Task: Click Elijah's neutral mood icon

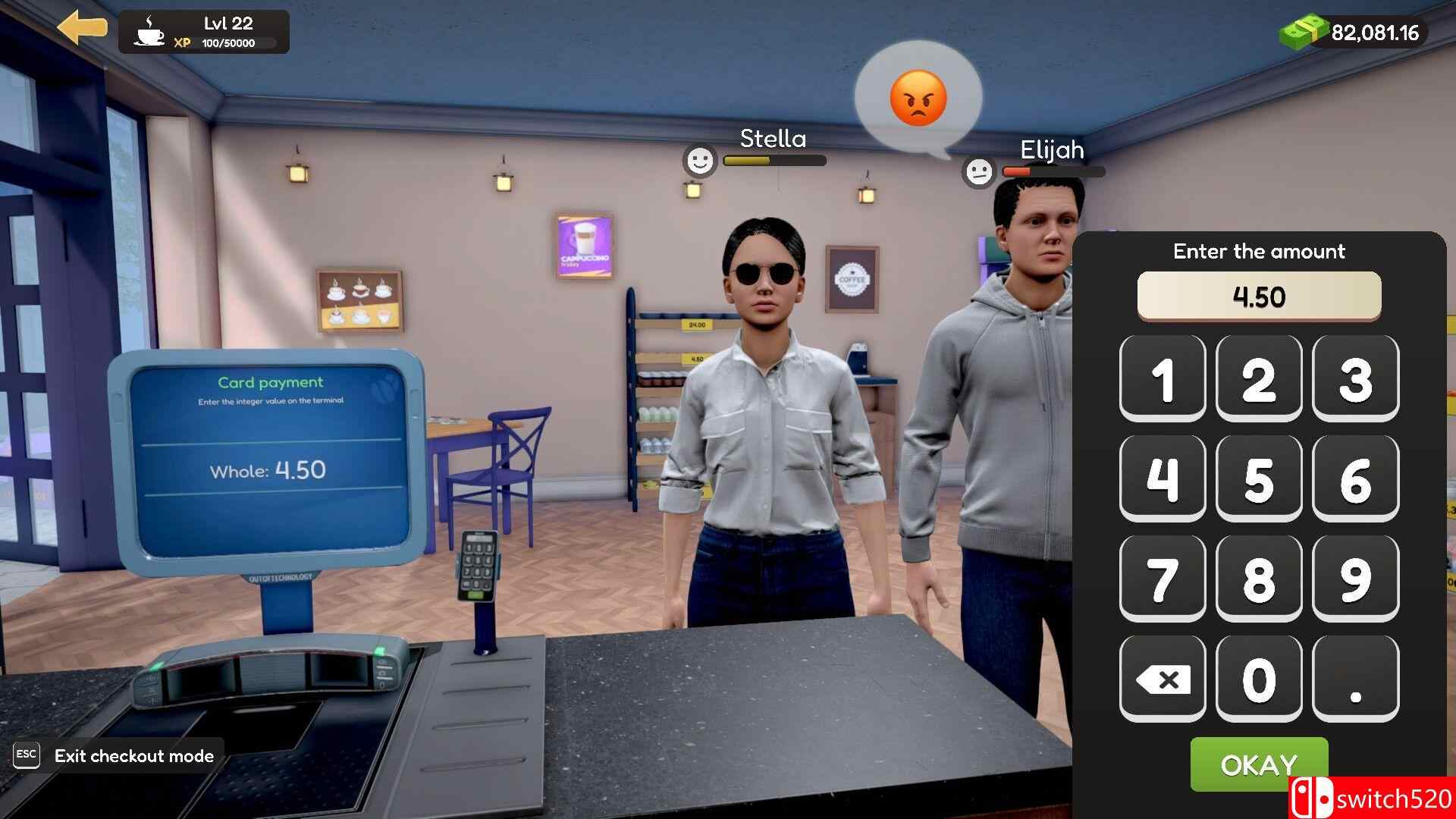Action: tap(980, 171)
